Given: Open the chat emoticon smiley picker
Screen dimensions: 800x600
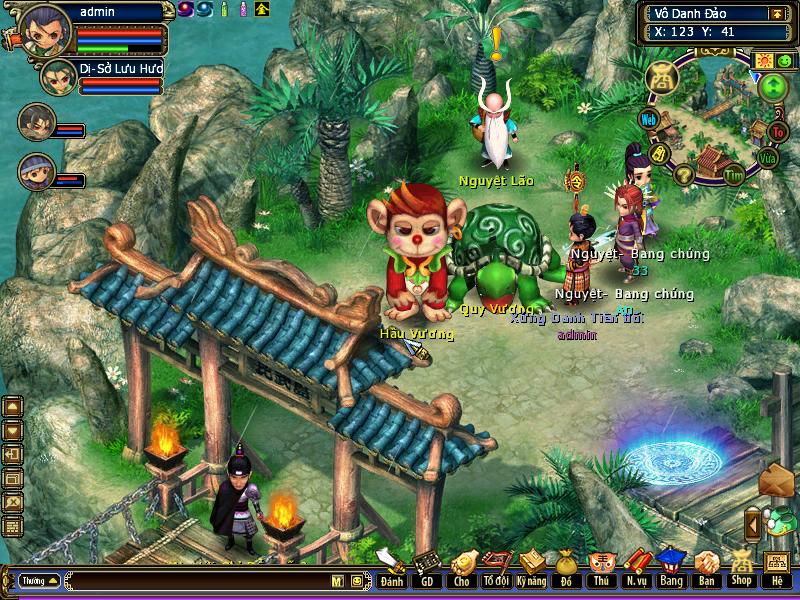Looking at the screenshot, I should point(356,580).
